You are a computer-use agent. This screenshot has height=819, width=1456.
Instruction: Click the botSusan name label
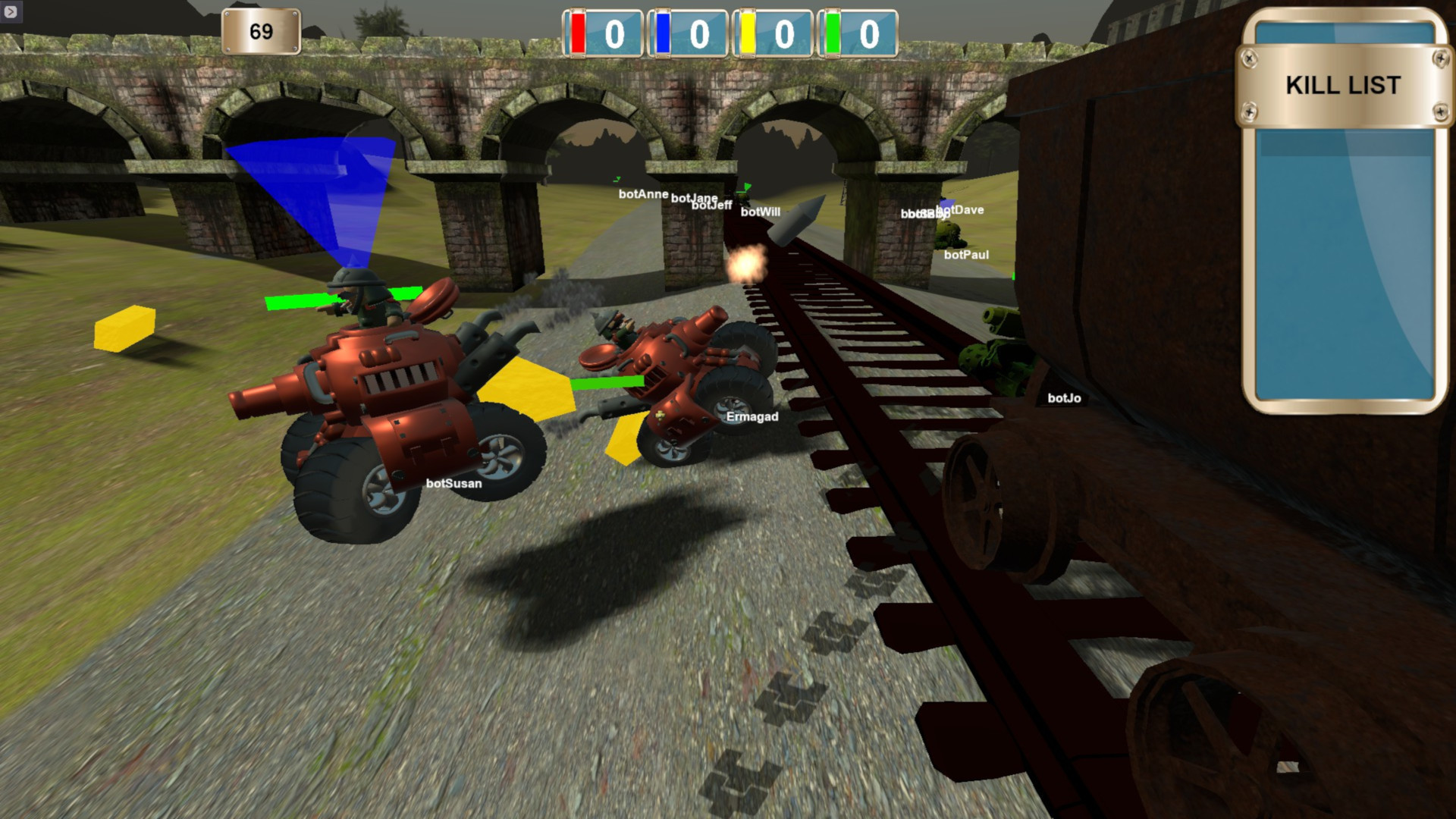(x=453, y=482)
